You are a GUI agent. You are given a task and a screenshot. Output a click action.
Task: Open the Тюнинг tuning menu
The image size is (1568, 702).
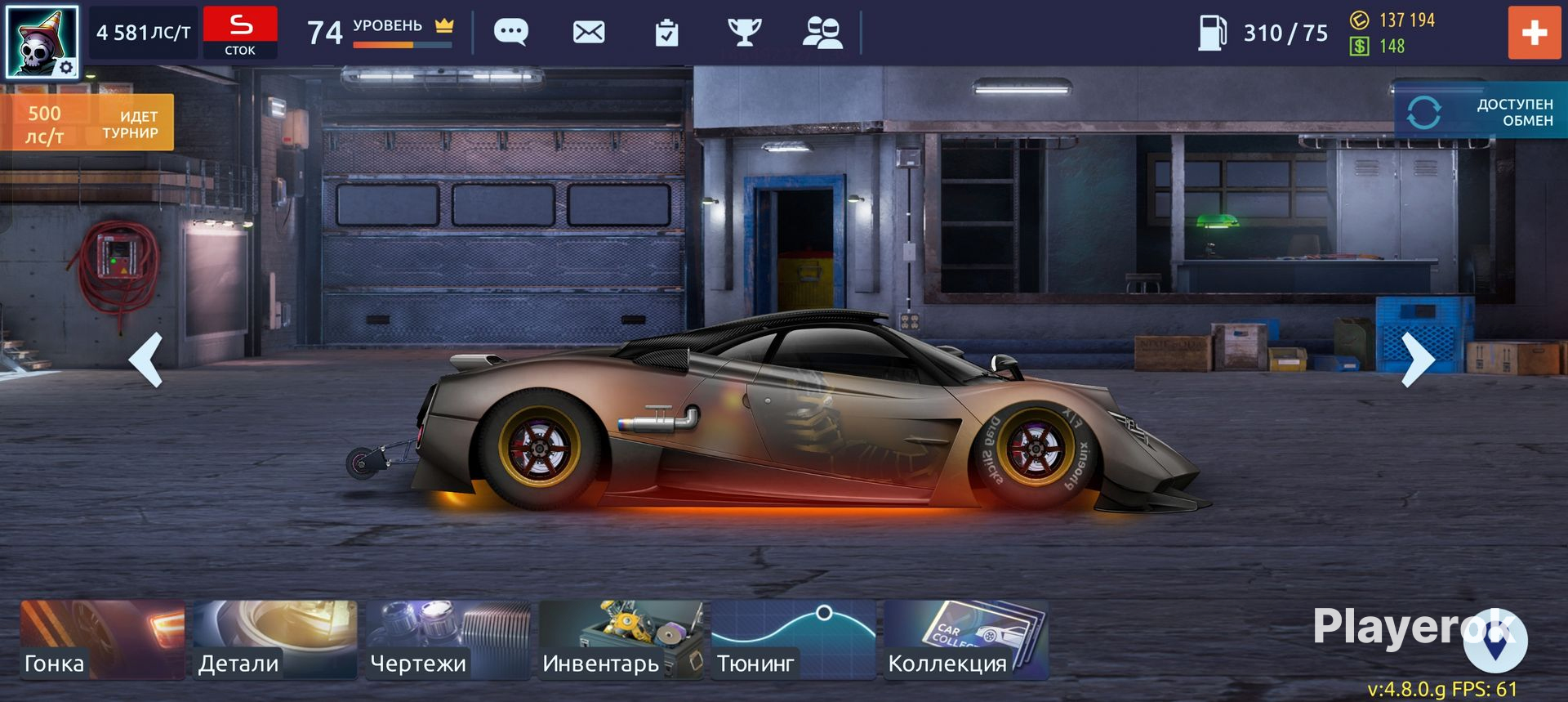793,640
